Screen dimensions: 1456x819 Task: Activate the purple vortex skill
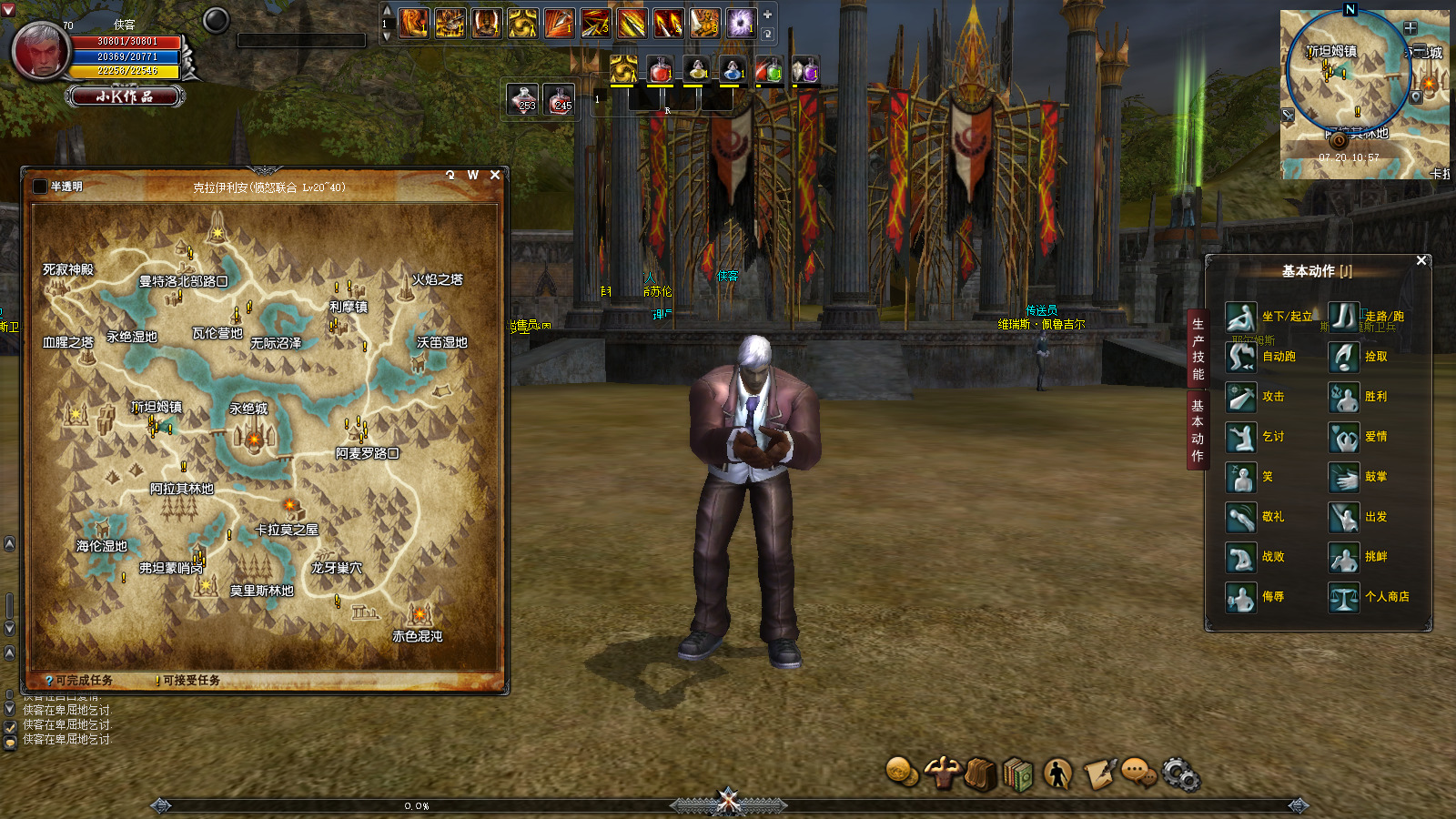coord(740,23)
